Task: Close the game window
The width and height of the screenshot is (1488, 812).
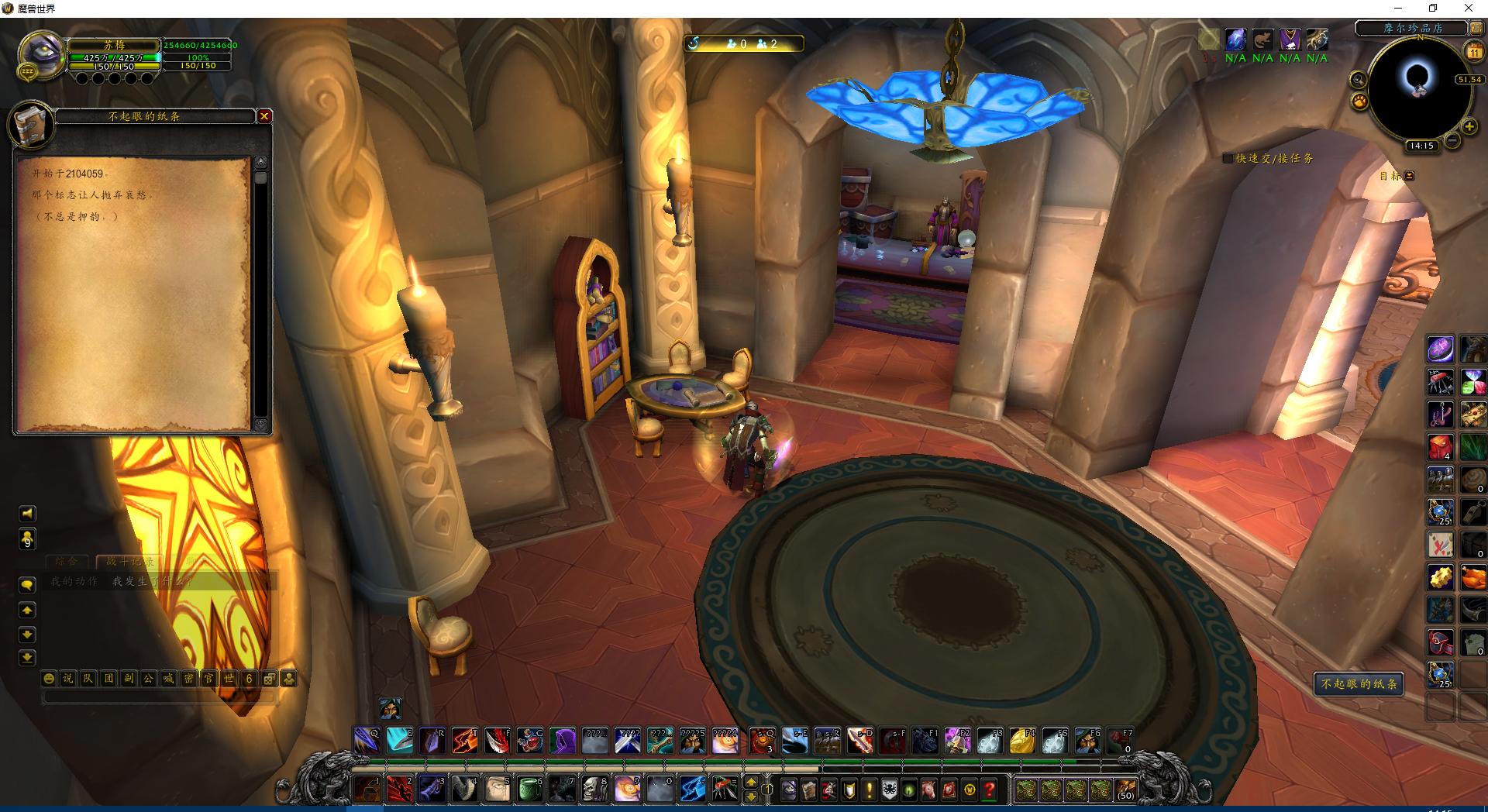Action: pos(1468,9)
